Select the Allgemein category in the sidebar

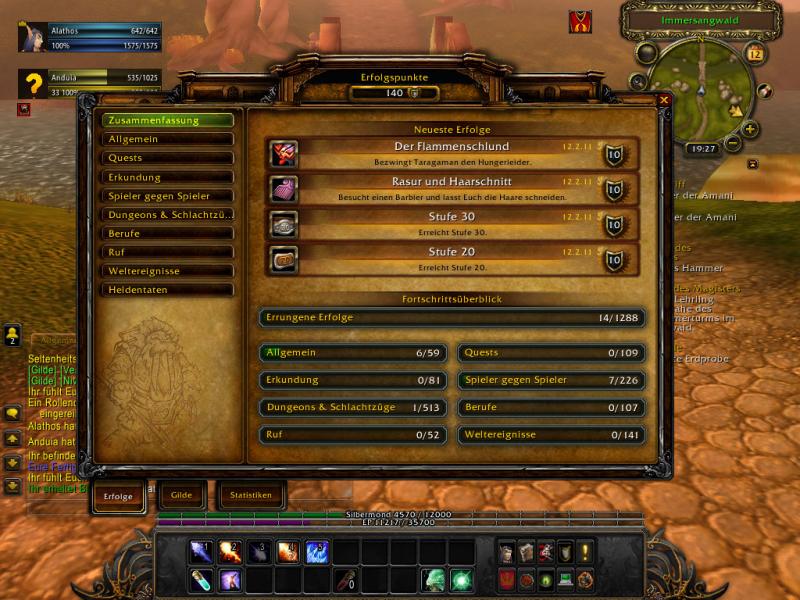pyautogui.click(x=167, y=139)
